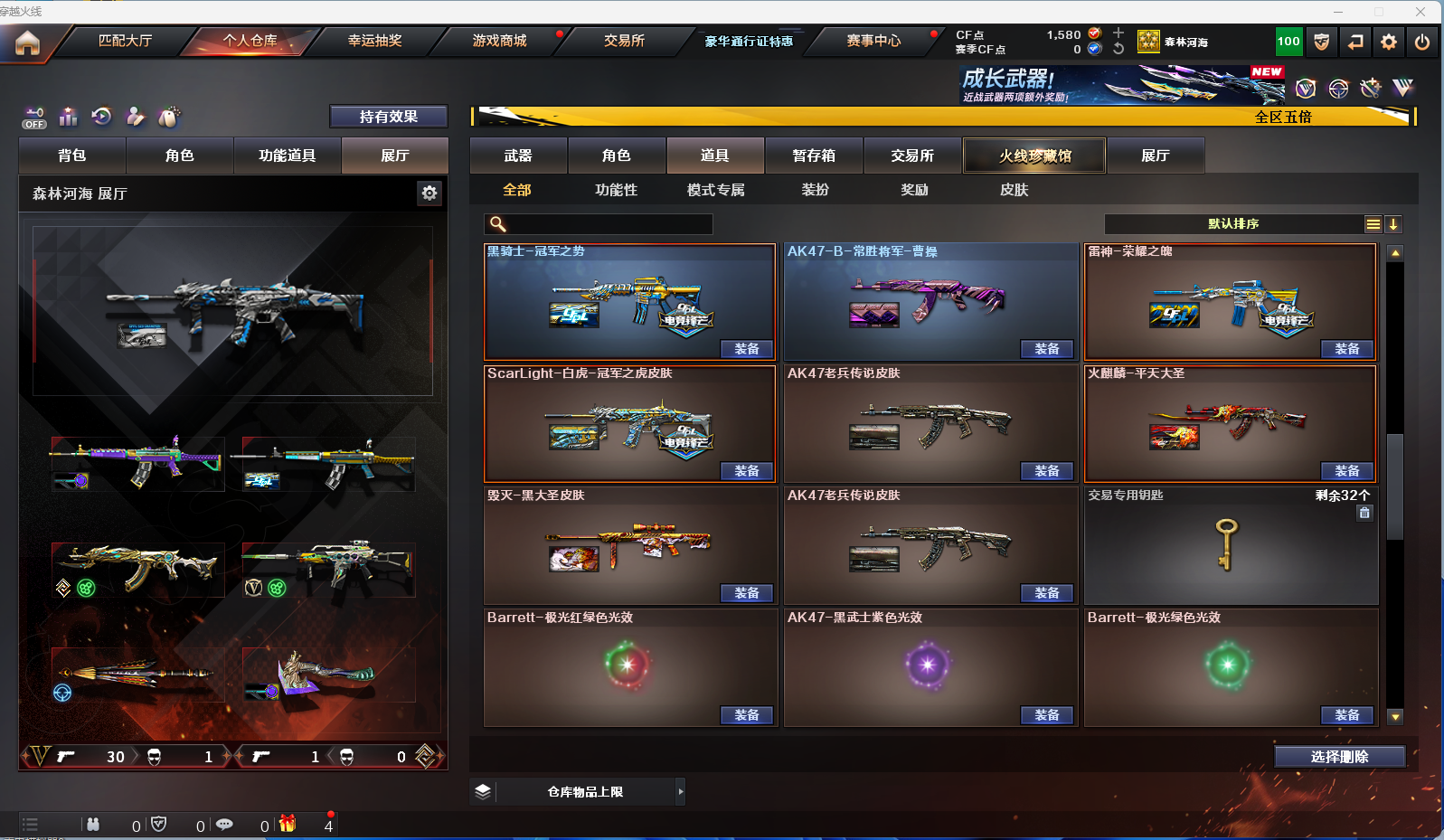Screen dimensions: 1444x840
Task: Filter items by 模式专属 category
Action: pos(715,190)
